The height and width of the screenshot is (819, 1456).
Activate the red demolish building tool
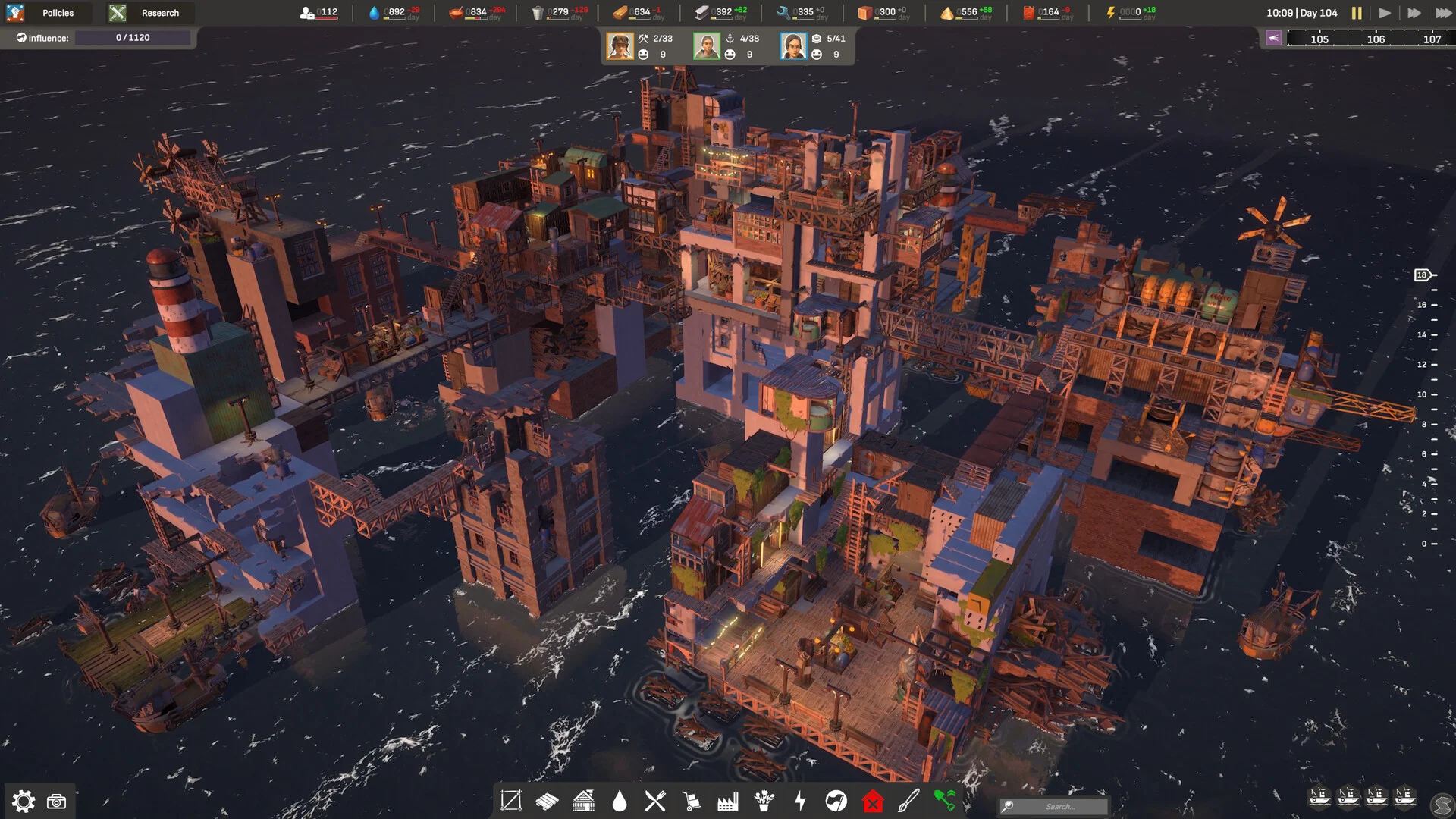pos(873,801)
